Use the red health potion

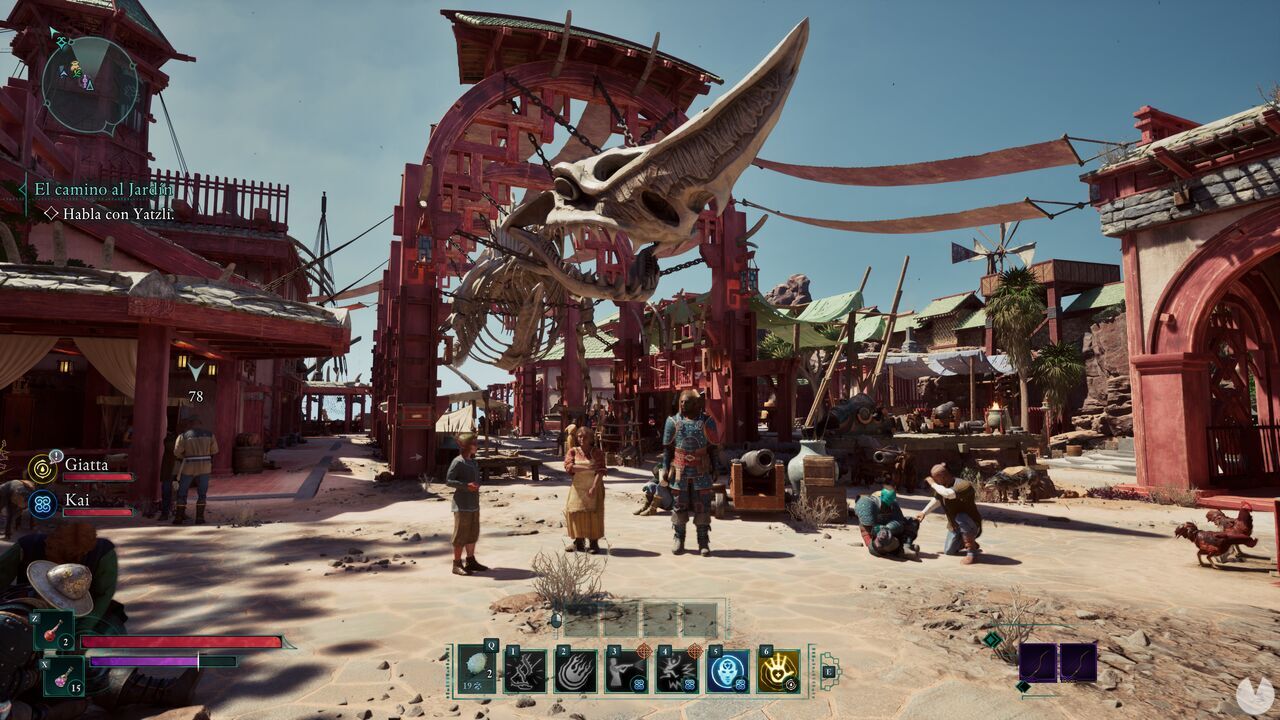(53, 632)
